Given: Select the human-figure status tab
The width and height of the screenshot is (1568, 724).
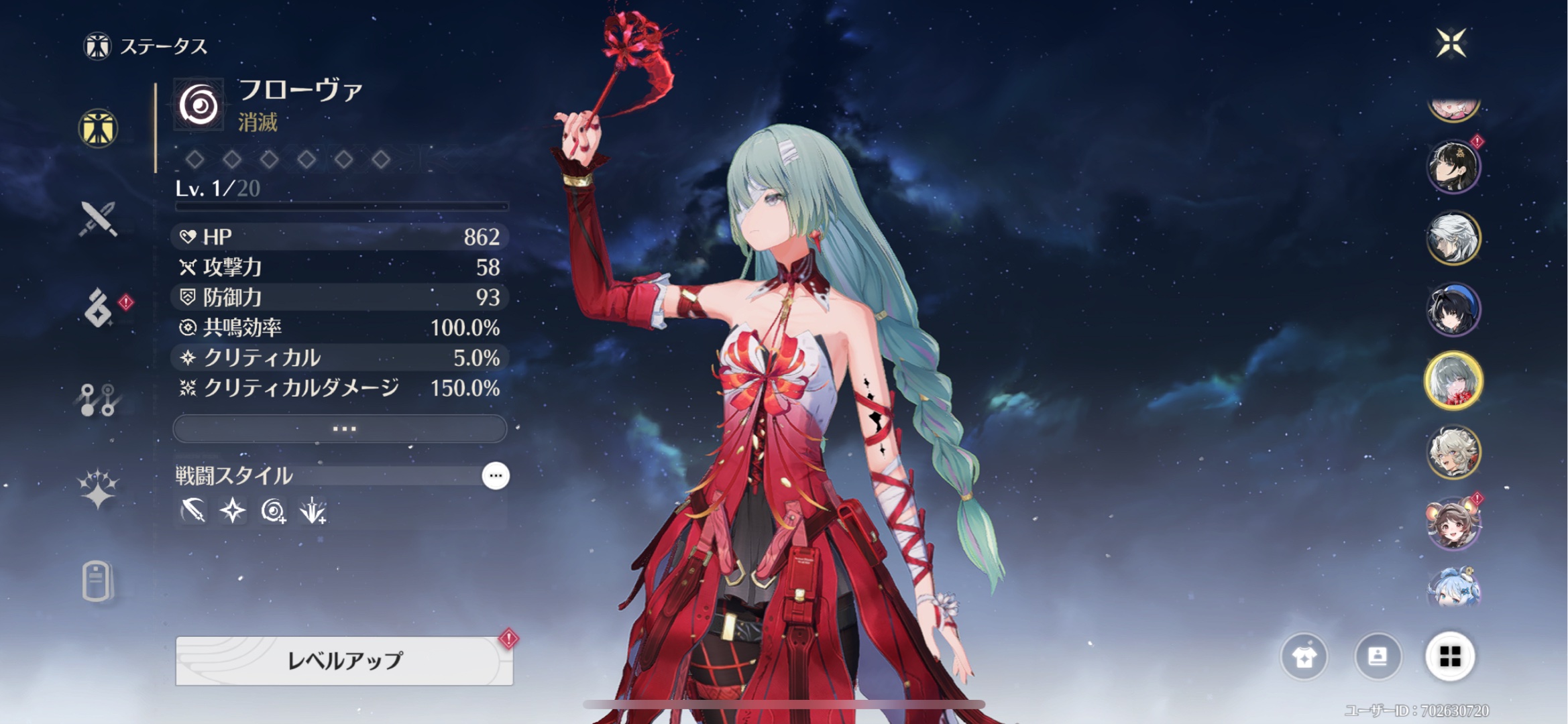Looking at the screenshot, I should point(98,128).
